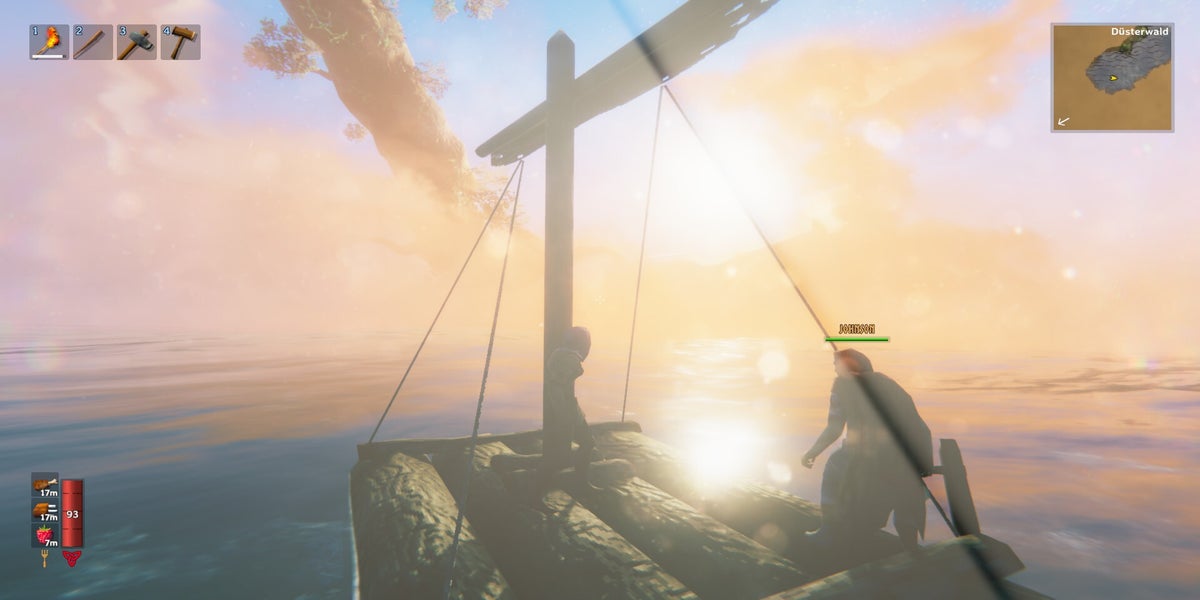1200x600 pixels.
Task: Equip the wooden club in slot 2
Action: click(93, 42)
